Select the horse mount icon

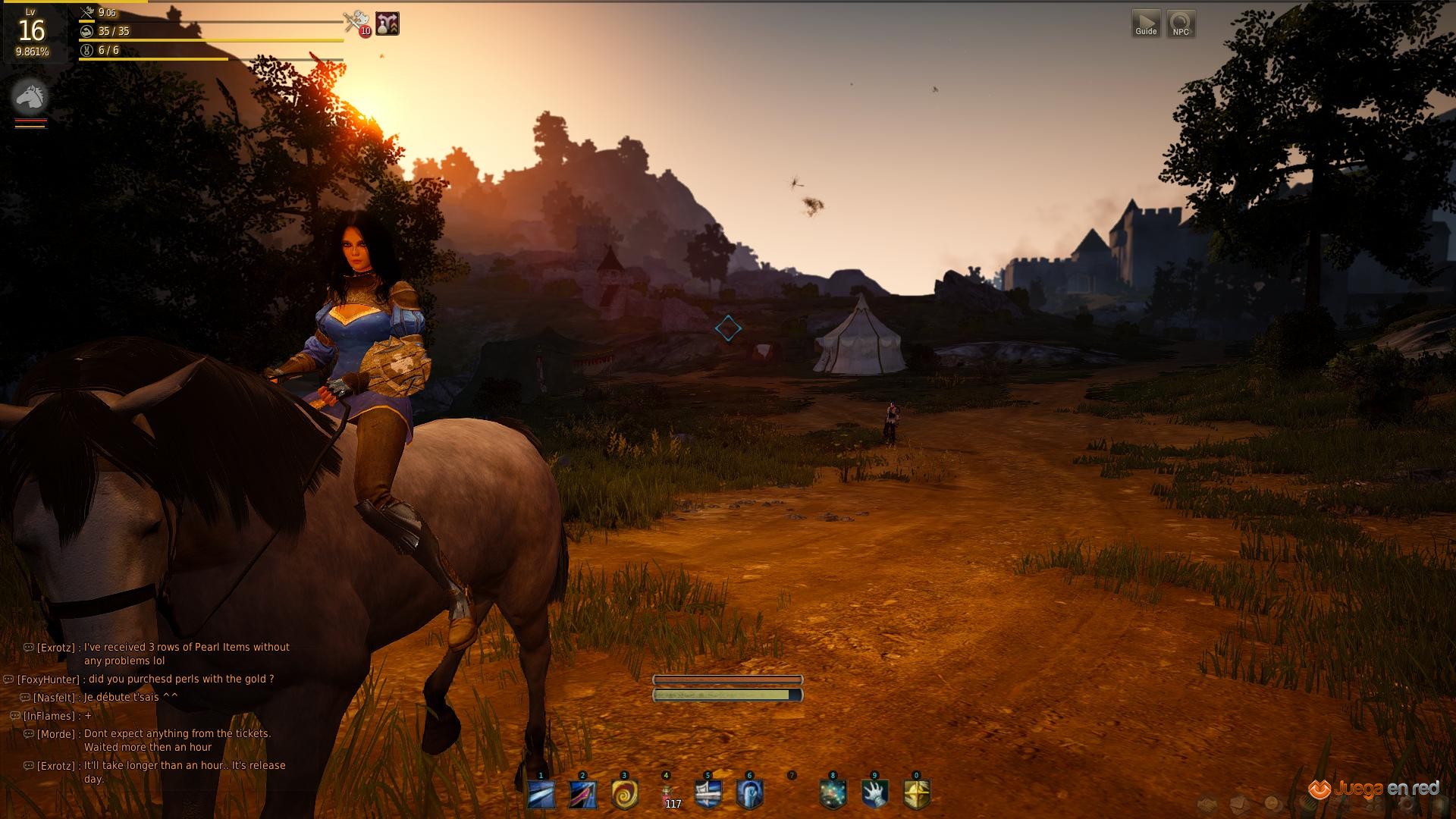(x=30, y=97)
